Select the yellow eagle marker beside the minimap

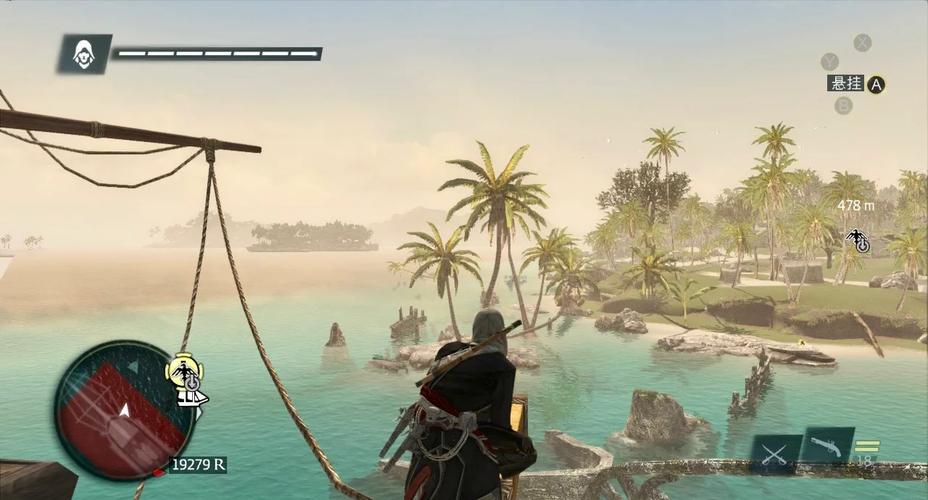tap(185, 372)
